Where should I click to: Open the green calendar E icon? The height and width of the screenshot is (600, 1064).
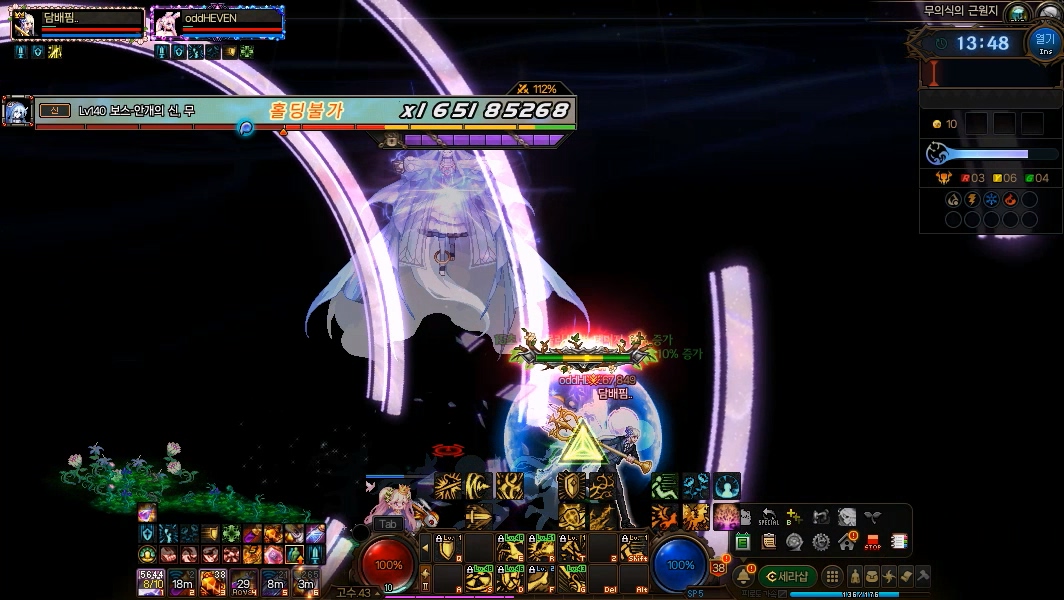click(743, 542)
